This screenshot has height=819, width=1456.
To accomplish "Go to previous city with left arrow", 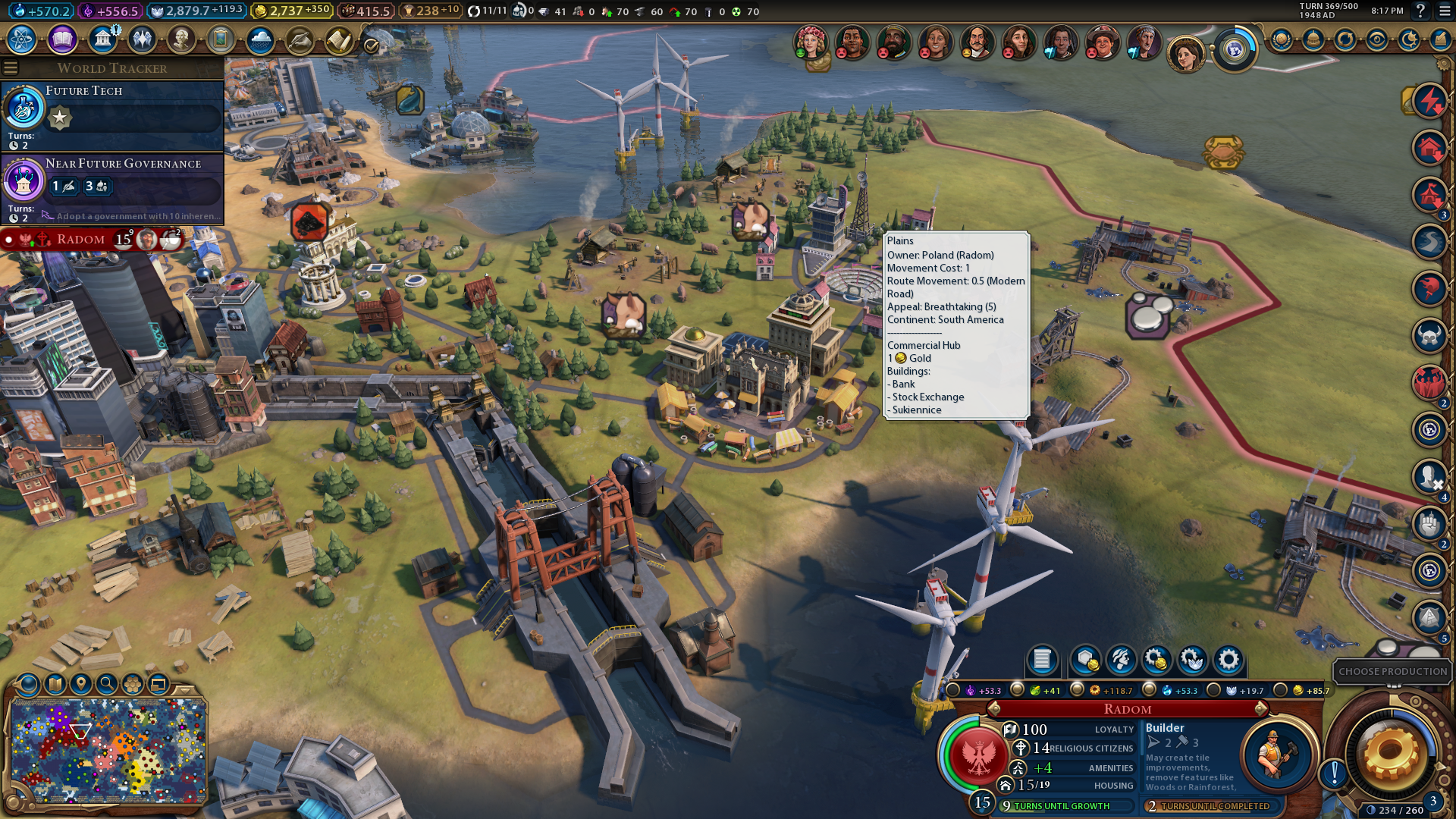I will 993,709.
